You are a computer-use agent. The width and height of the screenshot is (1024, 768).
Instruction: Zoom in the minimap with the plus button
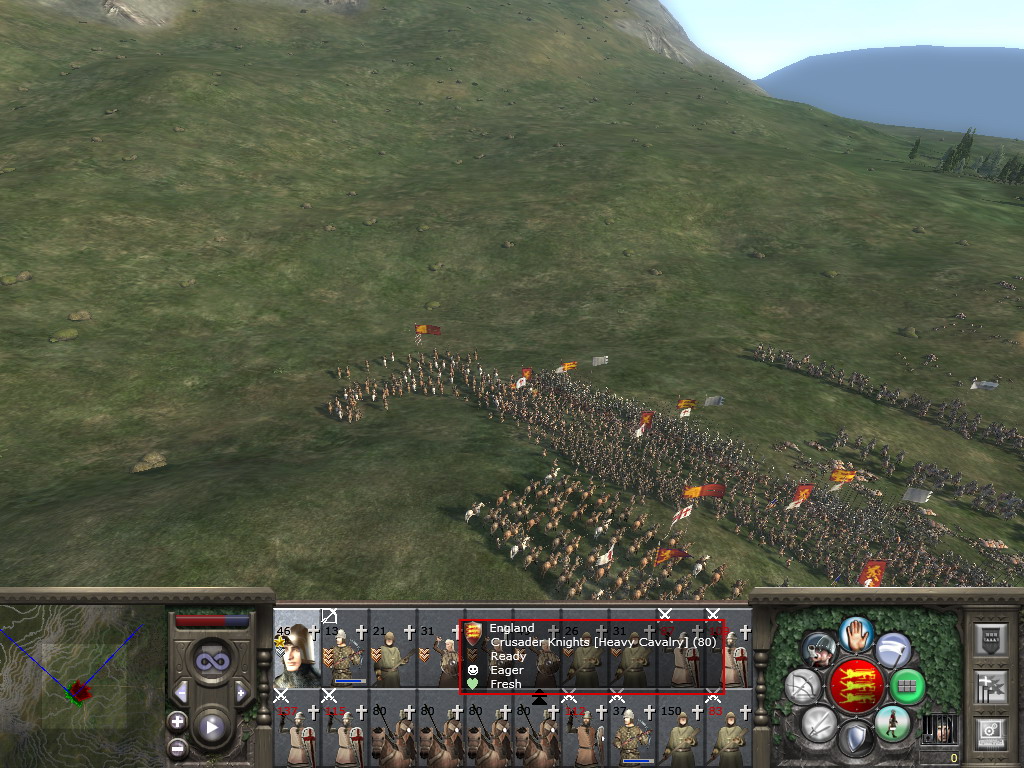tap(177, 721)
